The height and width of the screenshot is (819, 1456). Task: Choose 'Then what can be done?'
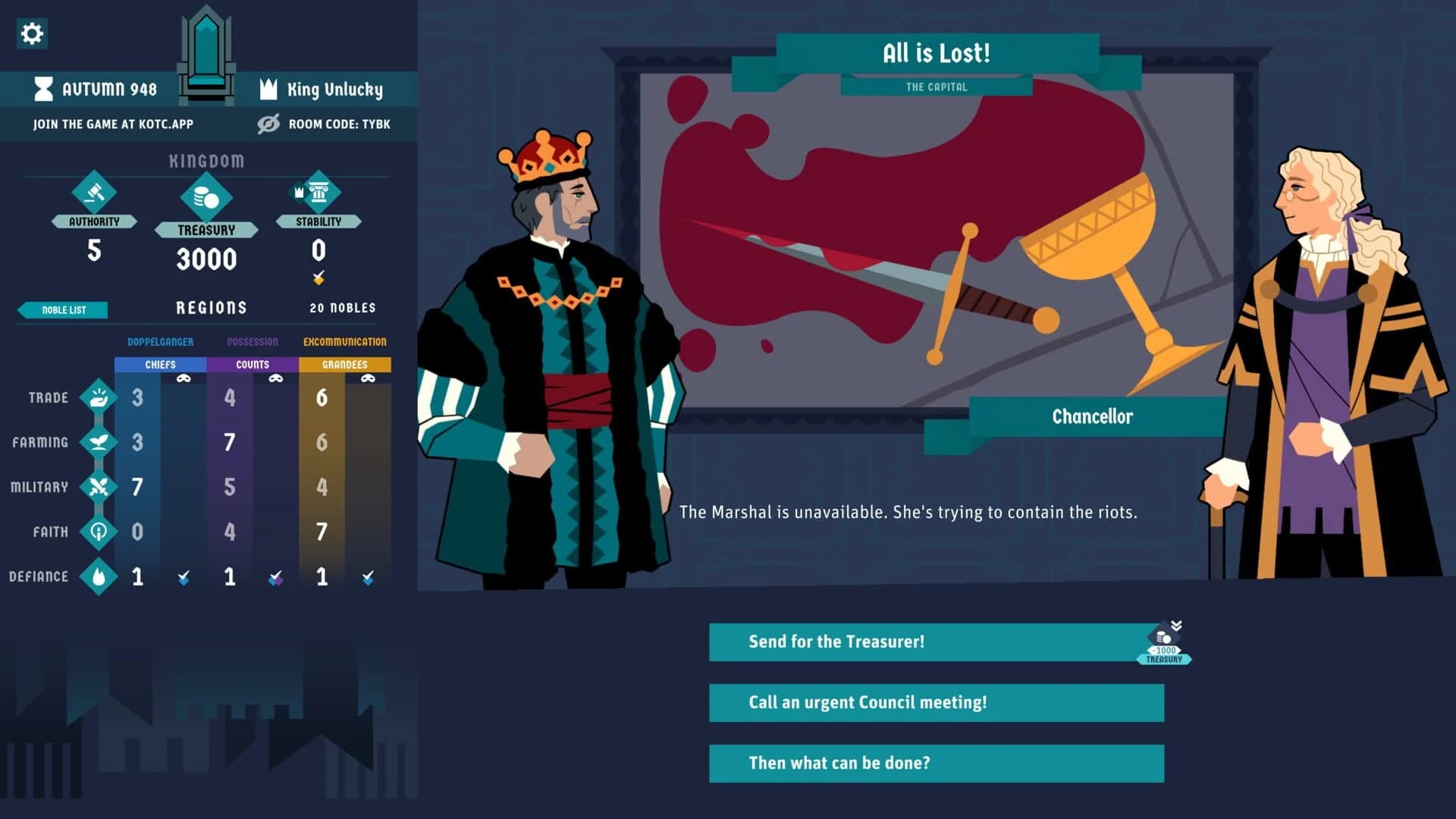click(936, 763)
